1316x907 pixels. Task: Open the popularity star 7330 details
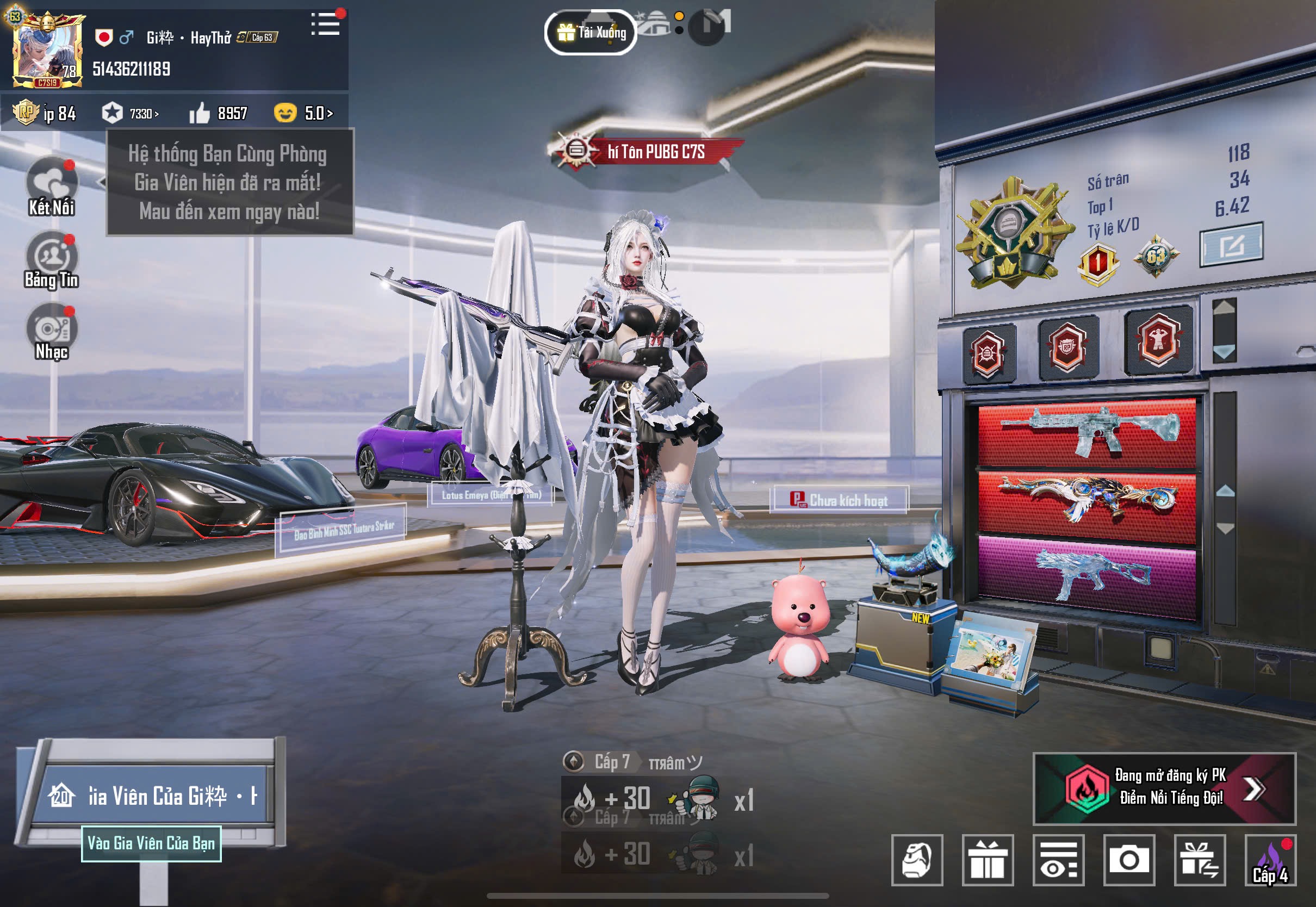pyautogui.click(x=131, y=113)
